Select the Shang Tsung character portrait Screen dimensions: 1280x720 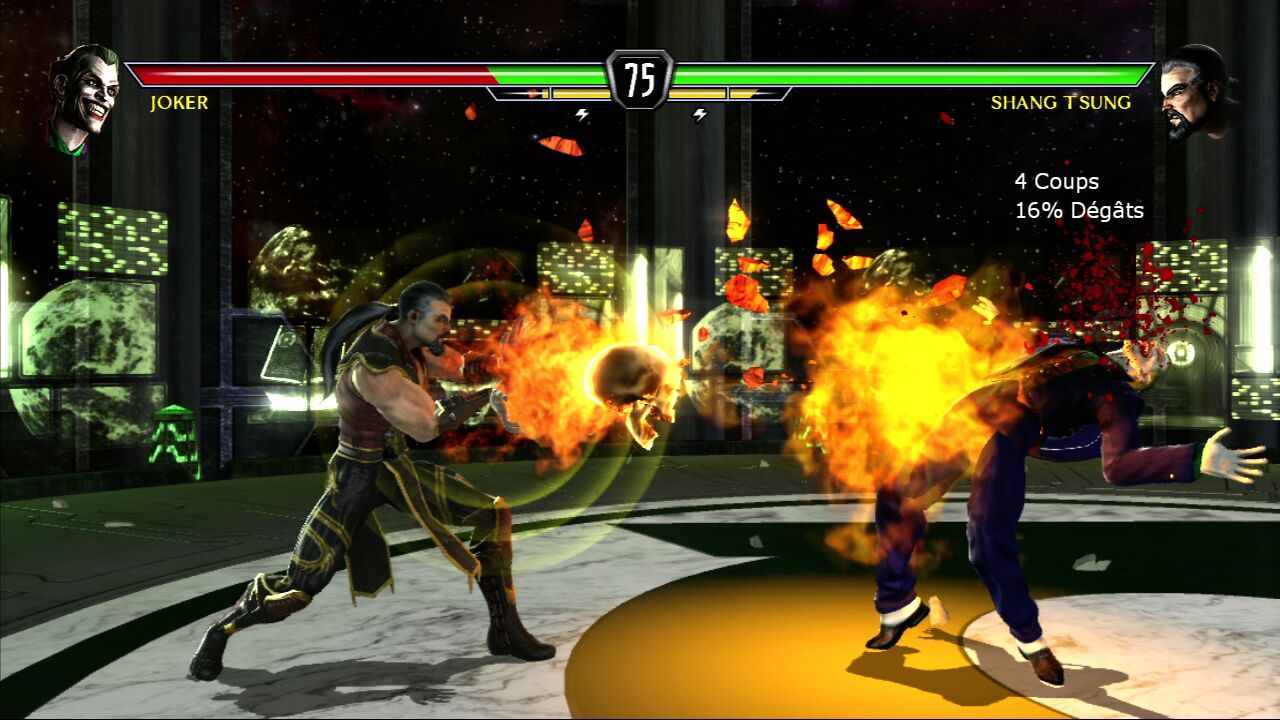pyautogui.click(x=1197, y=92)
